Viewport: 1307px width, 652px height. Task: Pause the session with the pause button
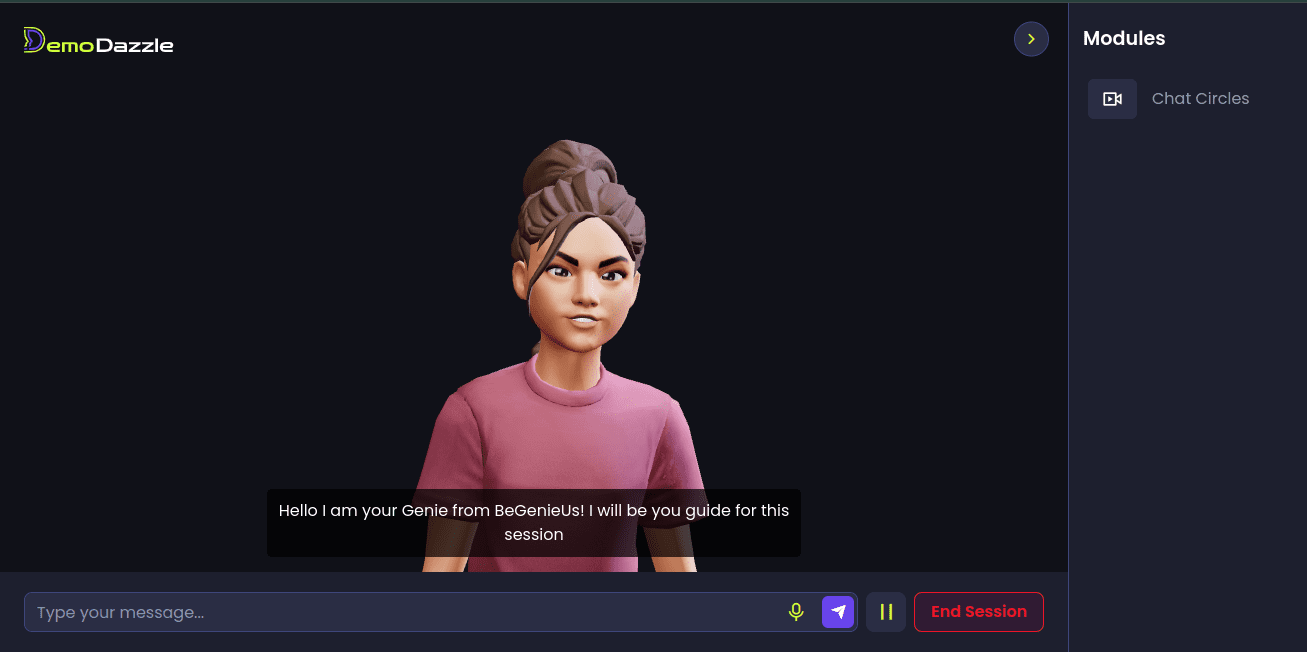886,612
